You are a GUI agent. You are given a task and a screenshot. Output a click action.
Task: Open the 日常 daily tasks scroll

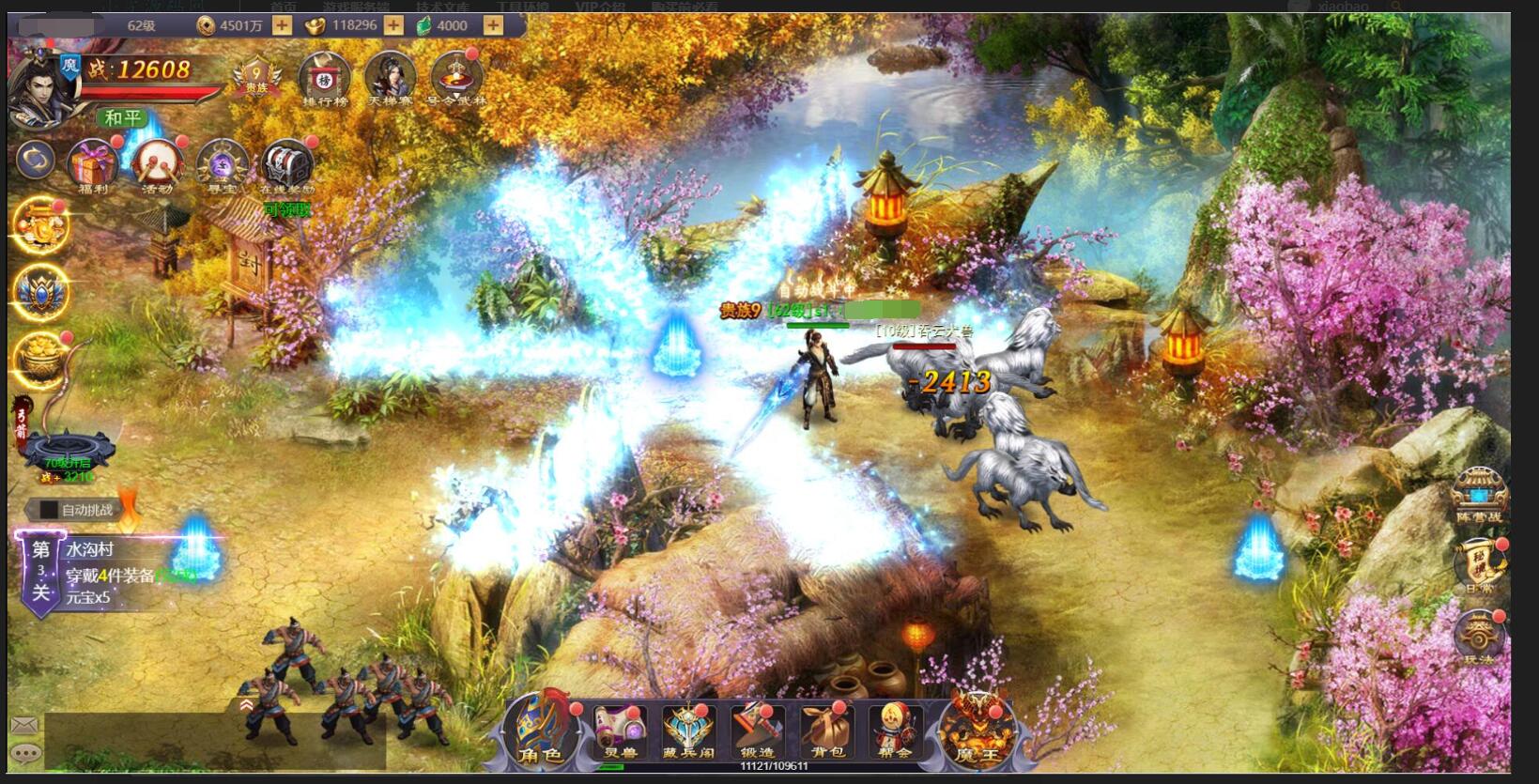1479,565
